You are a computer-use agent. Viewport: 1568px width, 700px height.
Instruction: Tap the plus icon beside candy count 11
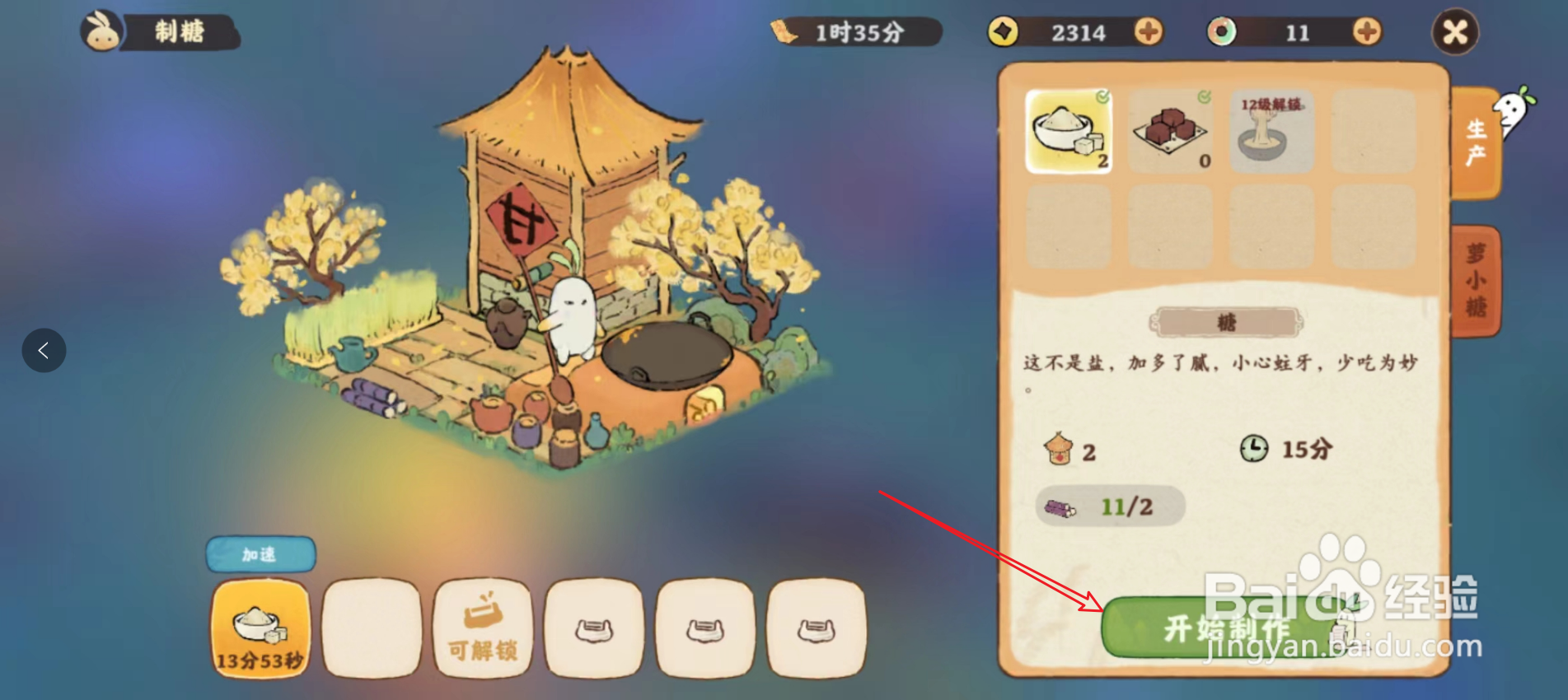pyautogui.click(x=1366, y=33)
